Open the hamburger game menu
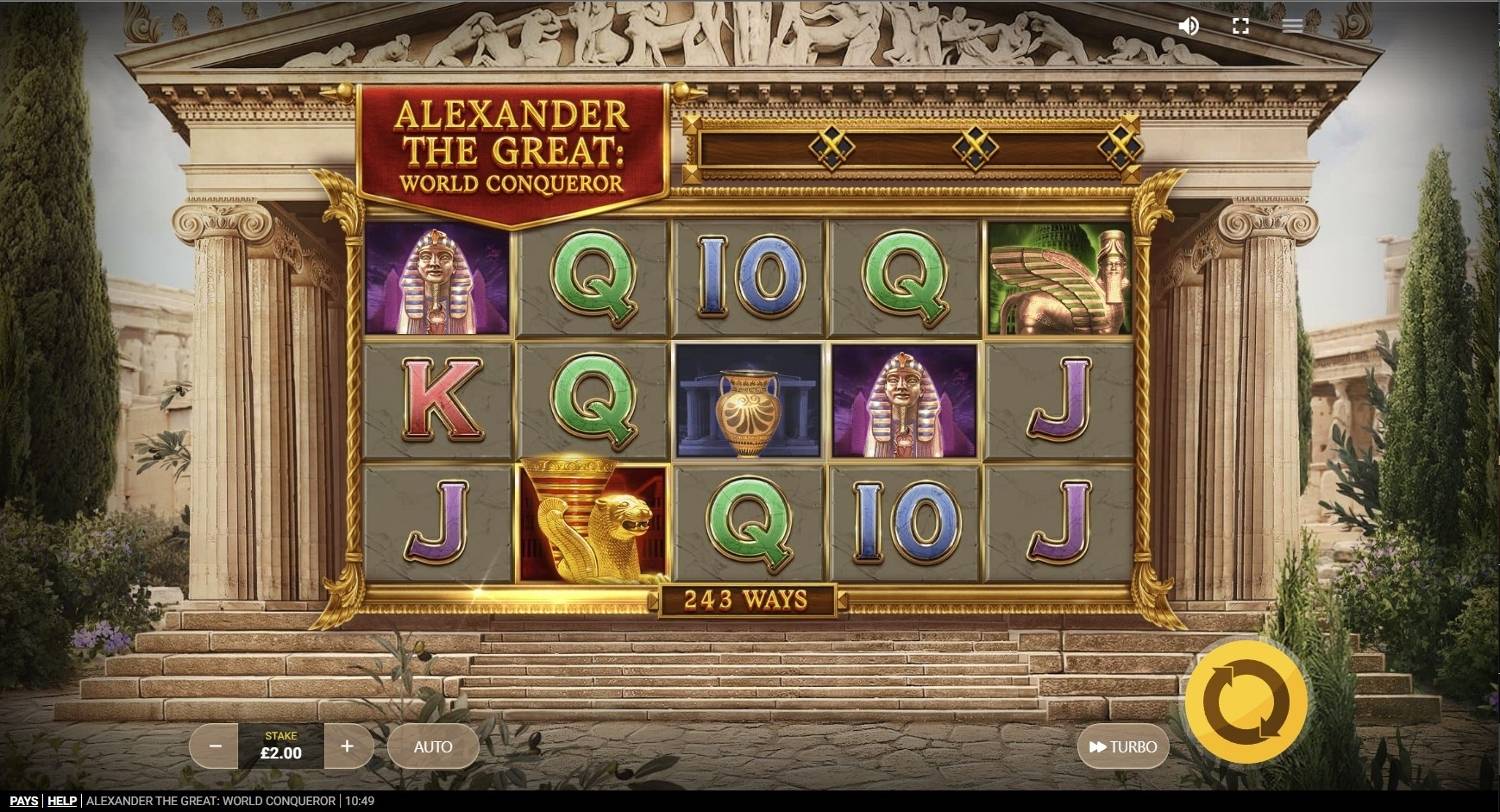The height and width of the screenshot is (812, 1500). pyautogui.click(x=1292, y=26)
